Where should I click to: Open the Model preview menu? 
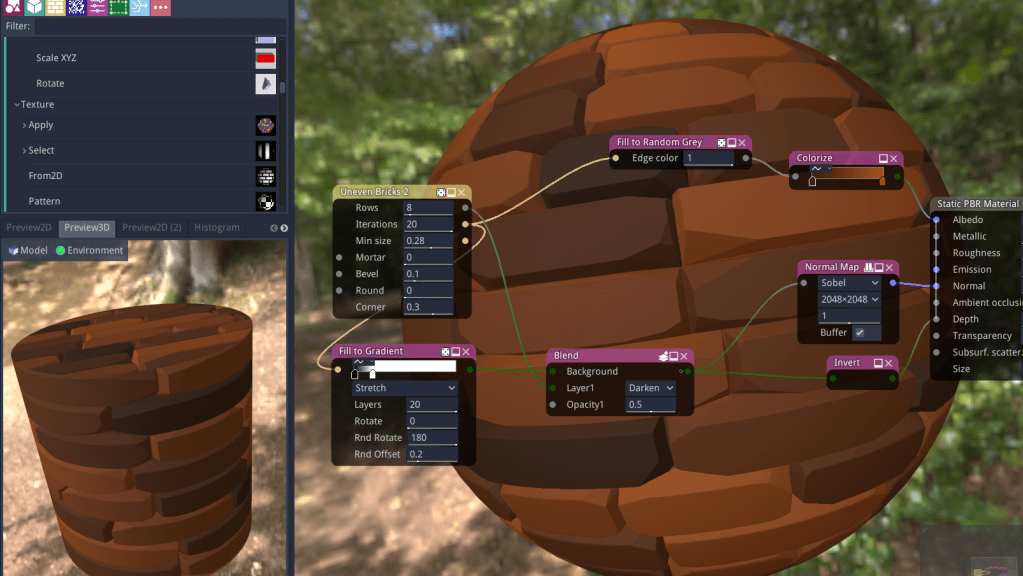(x=28, y=251)
